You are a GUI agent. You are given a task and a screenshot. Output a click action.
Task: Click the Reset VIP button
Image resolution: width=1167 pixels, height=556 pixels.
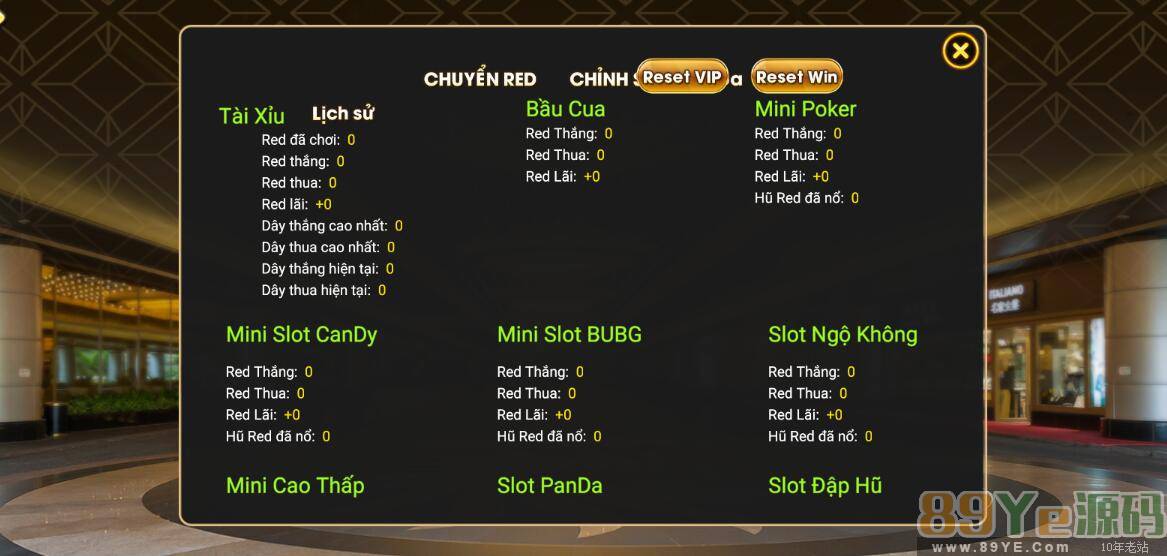click(x=682, y=77)
